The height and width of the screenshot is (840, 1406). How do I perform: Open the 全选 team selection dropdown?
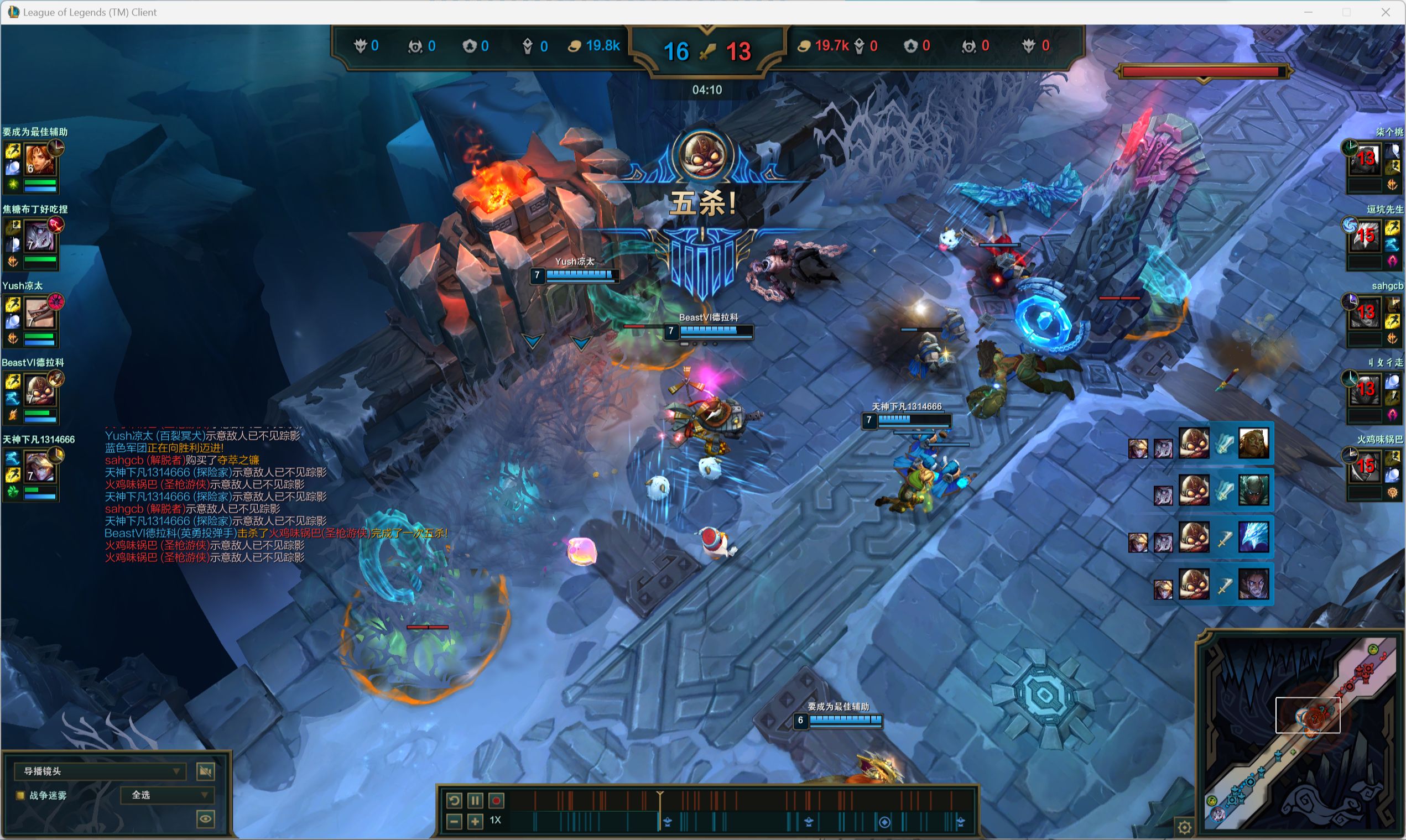(x=168, y=795)
